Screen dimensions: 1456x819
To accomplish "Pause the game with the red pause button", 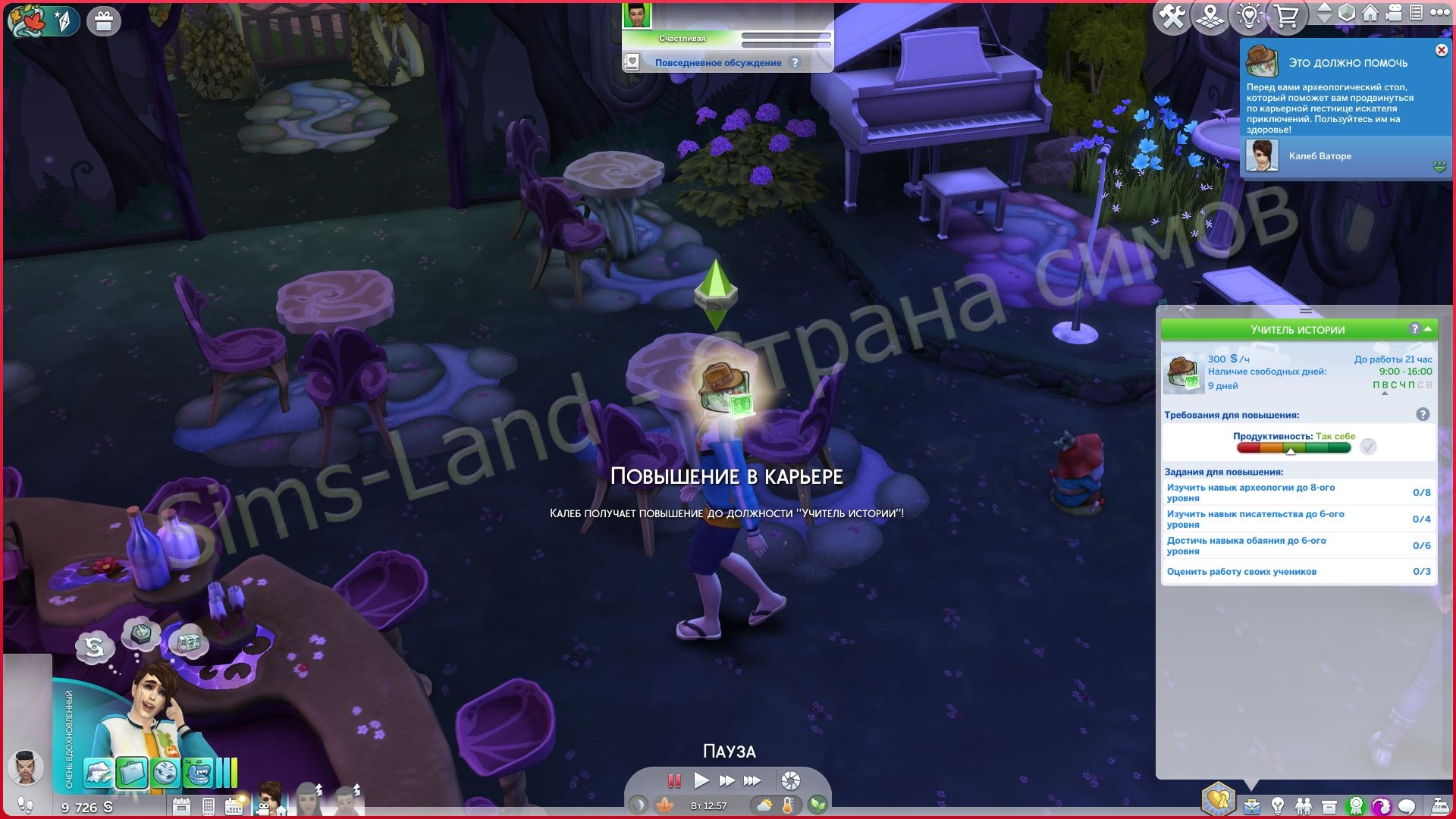I will (x=673, y=780).
